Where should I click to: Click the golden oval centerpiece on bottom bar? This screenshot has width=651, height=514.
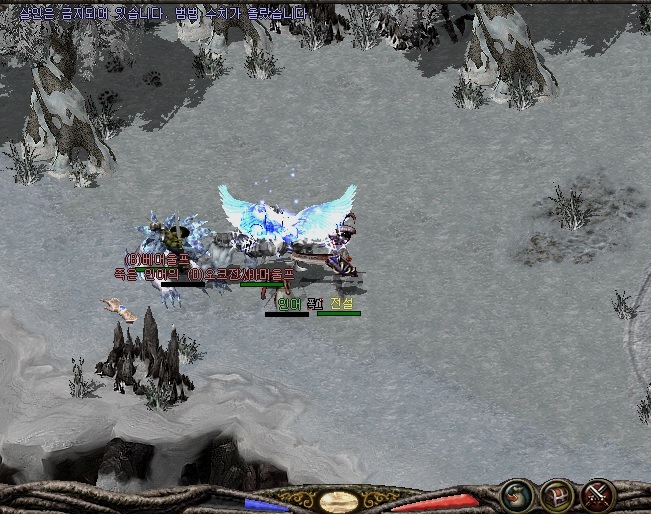point(337,500)
